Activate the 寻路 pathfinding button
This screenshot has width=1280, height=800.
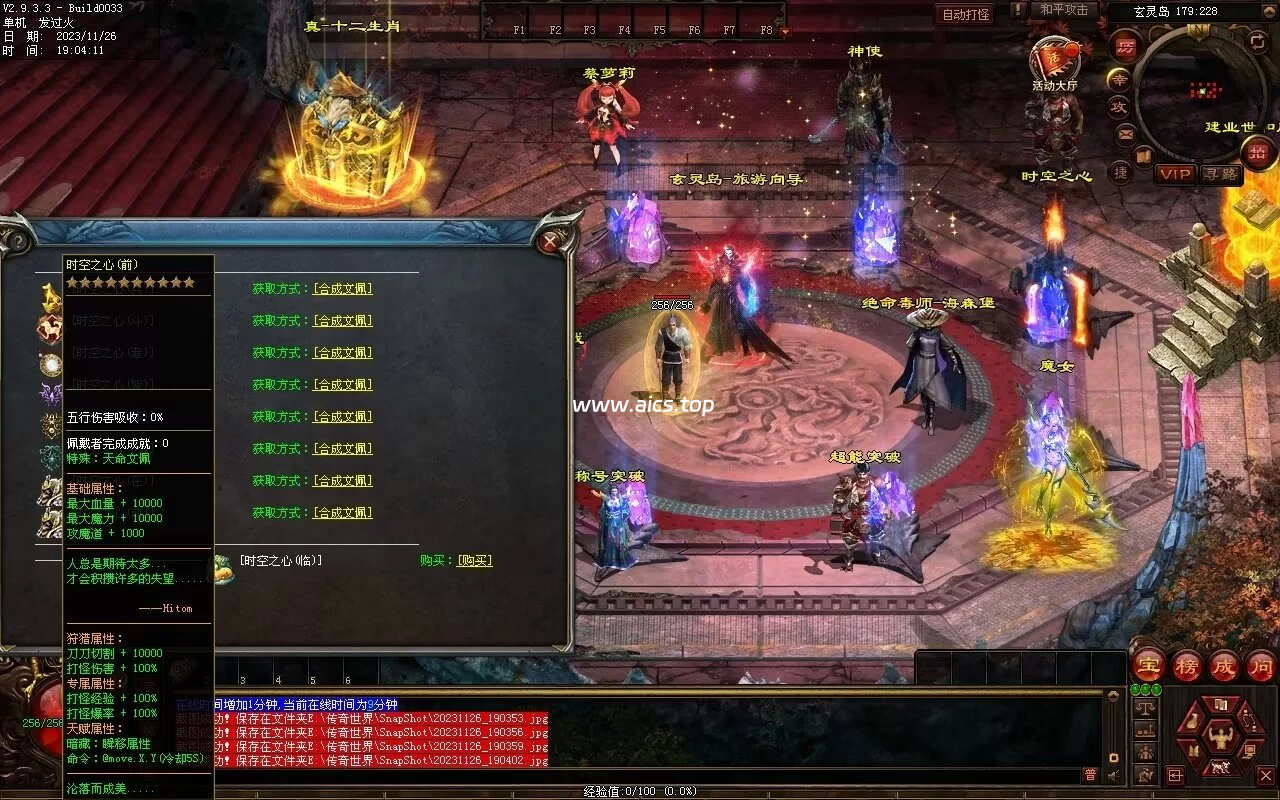(x=1219, y=174)
